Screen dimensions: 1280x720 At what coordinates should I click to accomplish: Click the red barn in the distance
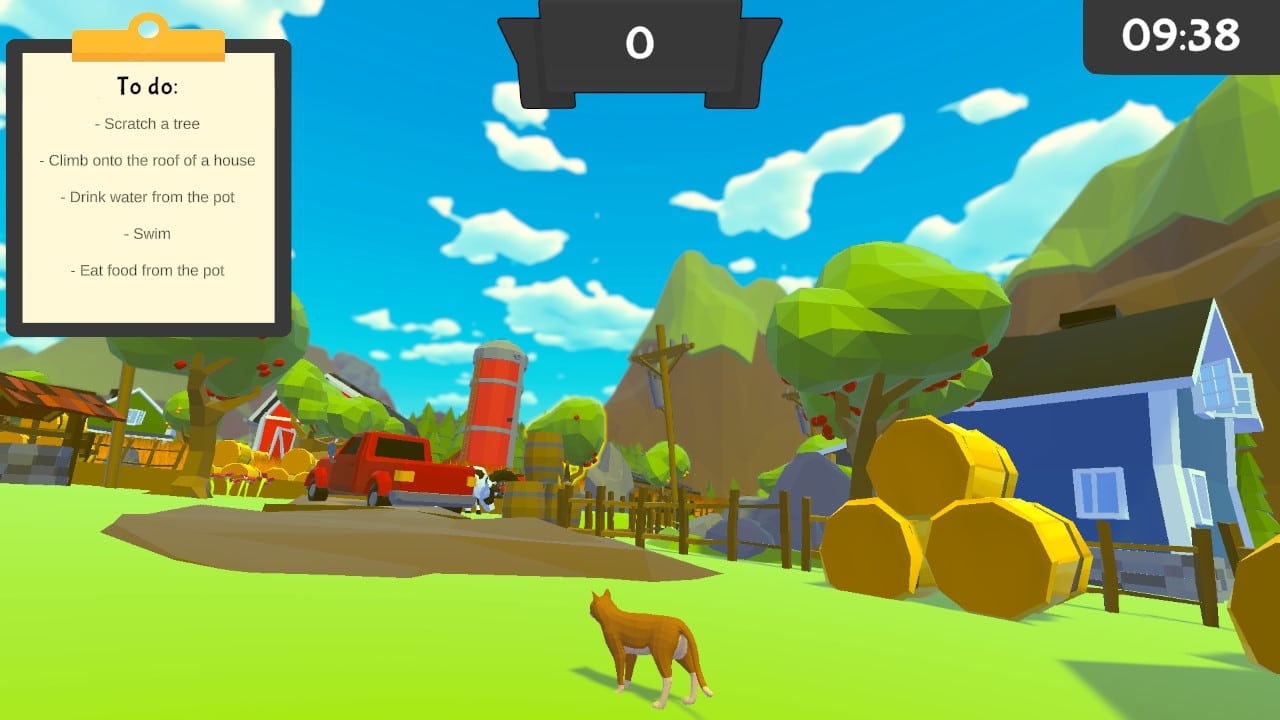(275, 430)
